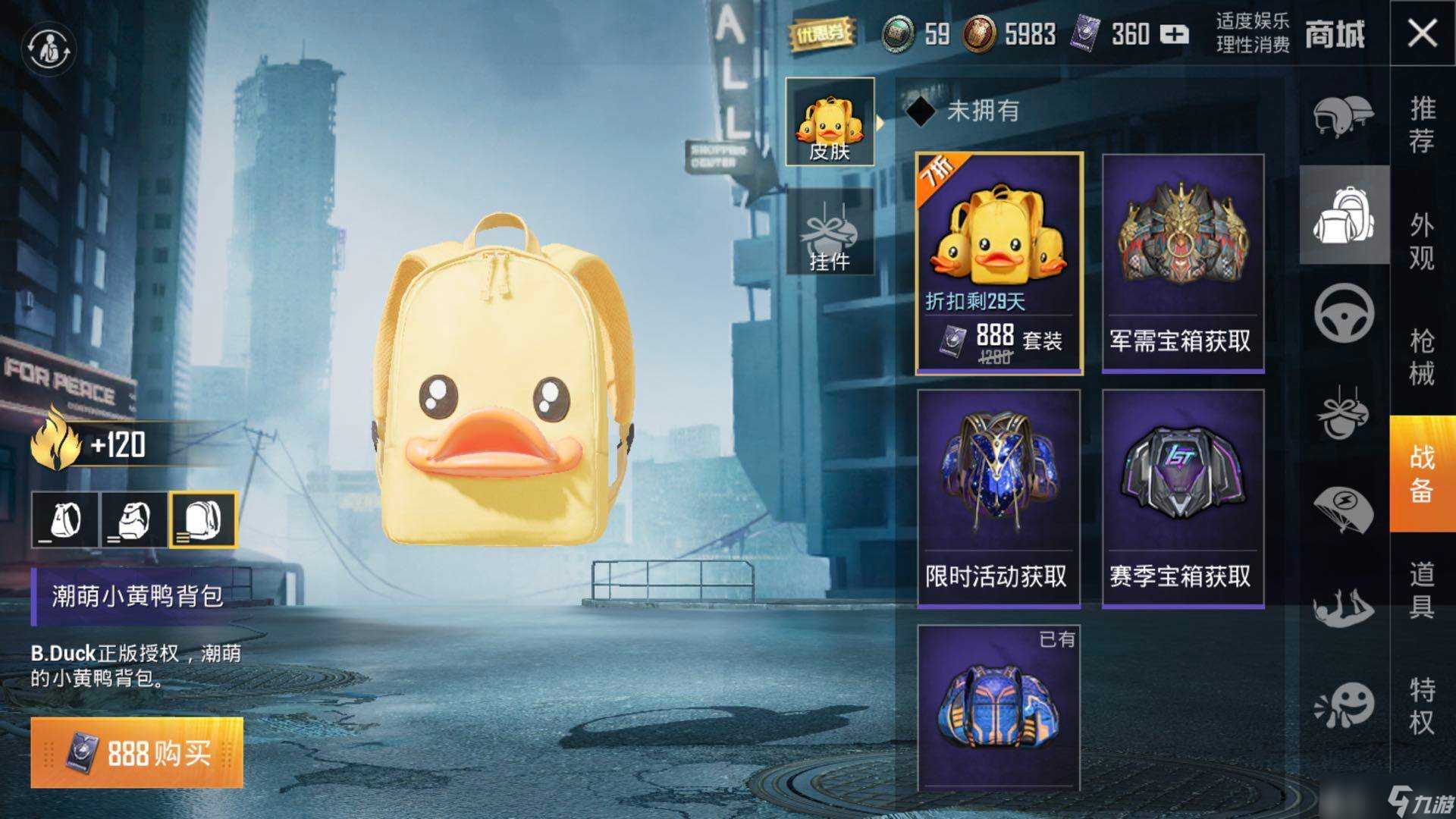This screenshot has height=819, width=1456.
Task: Select the helmet category icon
Action: pyautogui.click(x=1343, y=116)
